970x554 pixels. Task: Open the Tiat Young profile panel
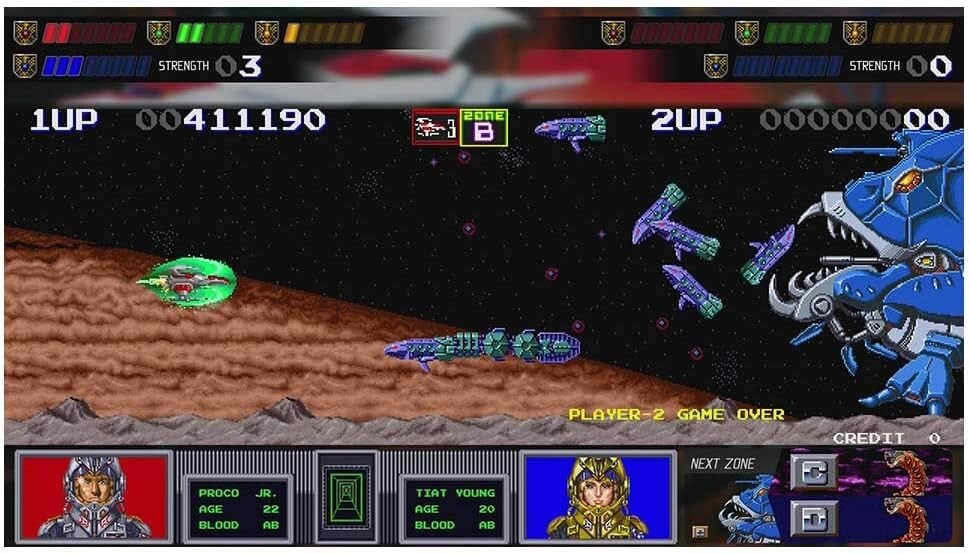[454, 509]
